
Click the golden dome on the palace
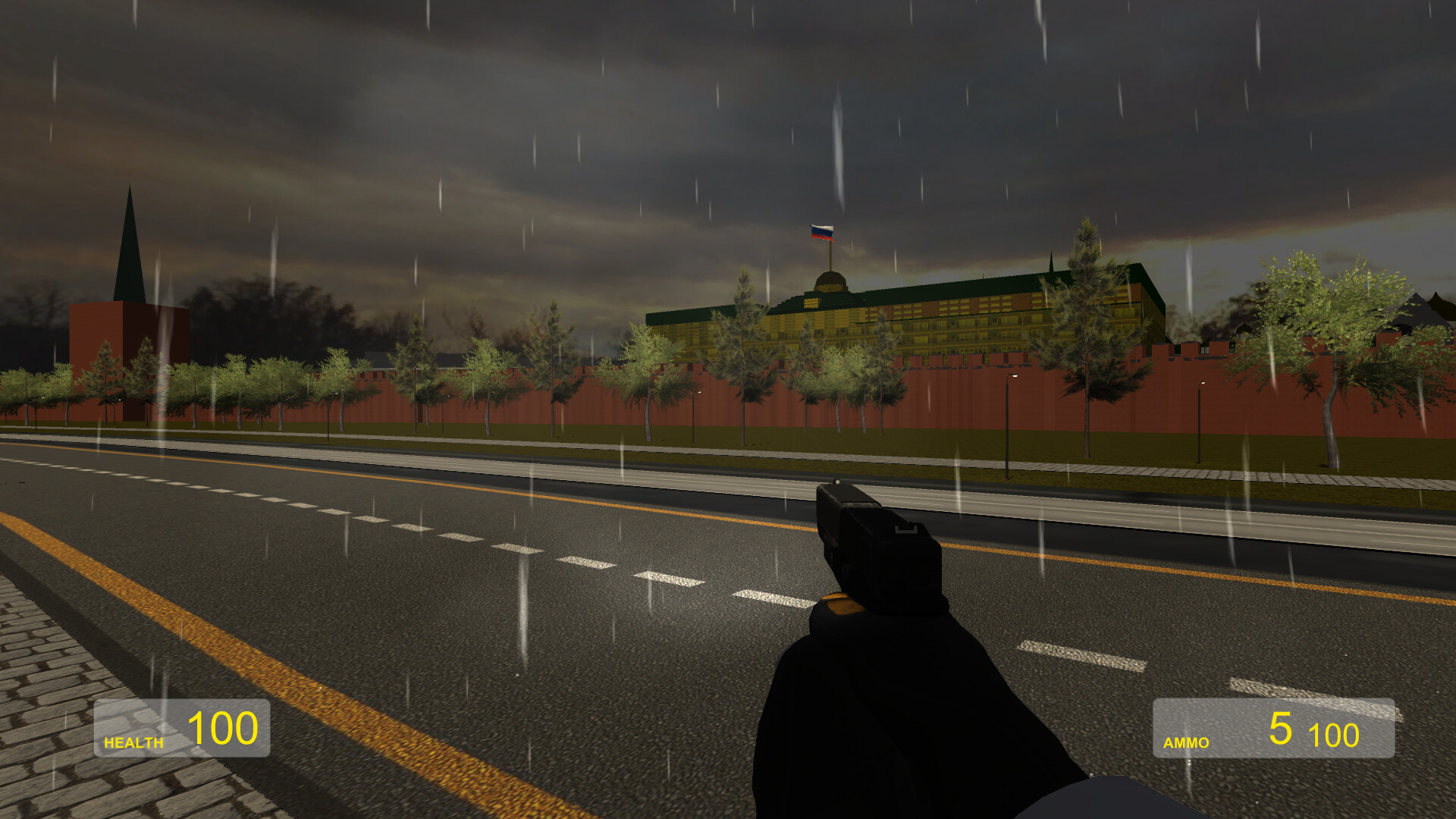tap(830, 281)
